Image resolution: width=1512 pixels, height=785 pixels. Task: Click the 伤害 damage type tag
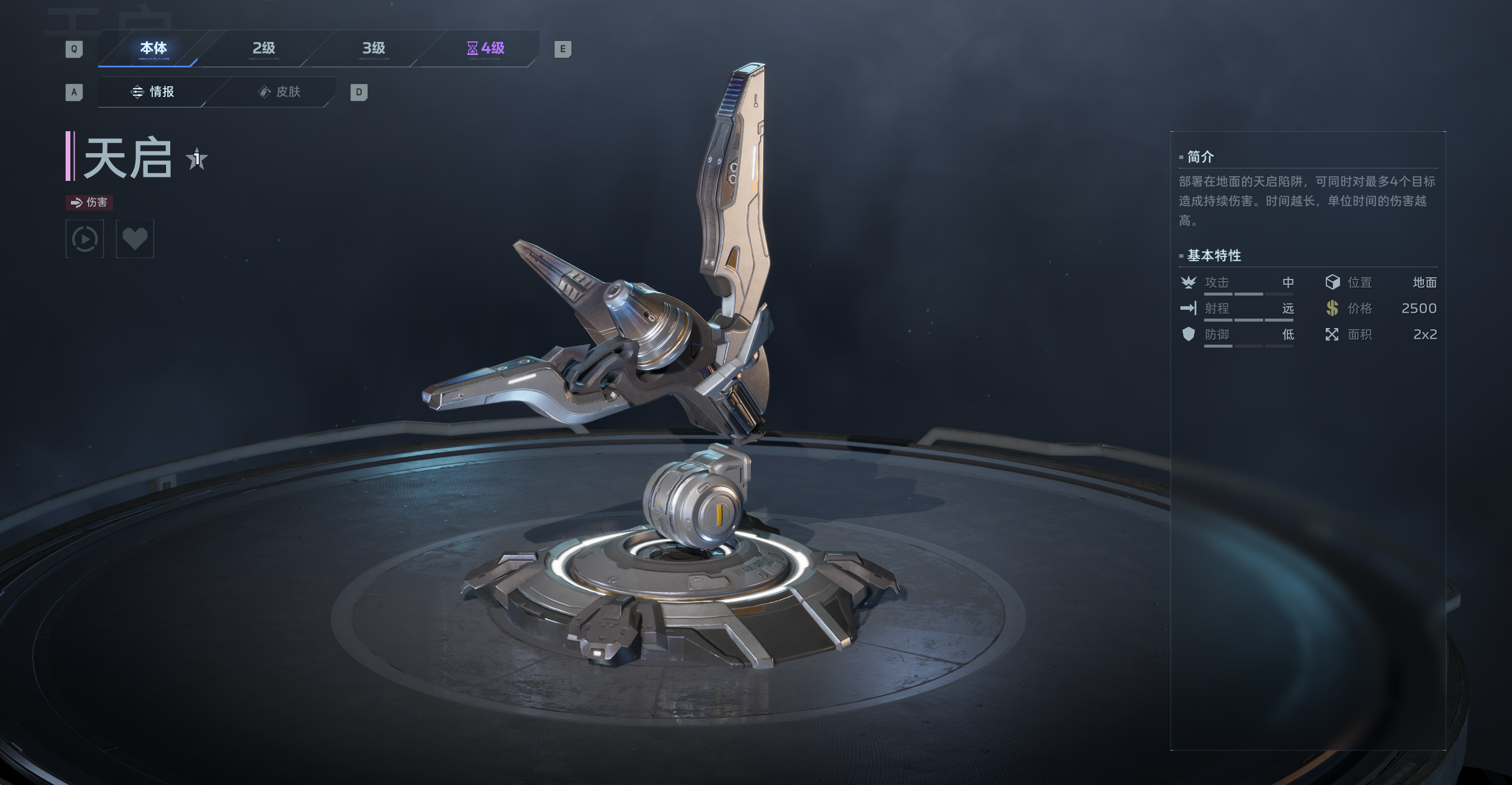click(x=89, y=202)
